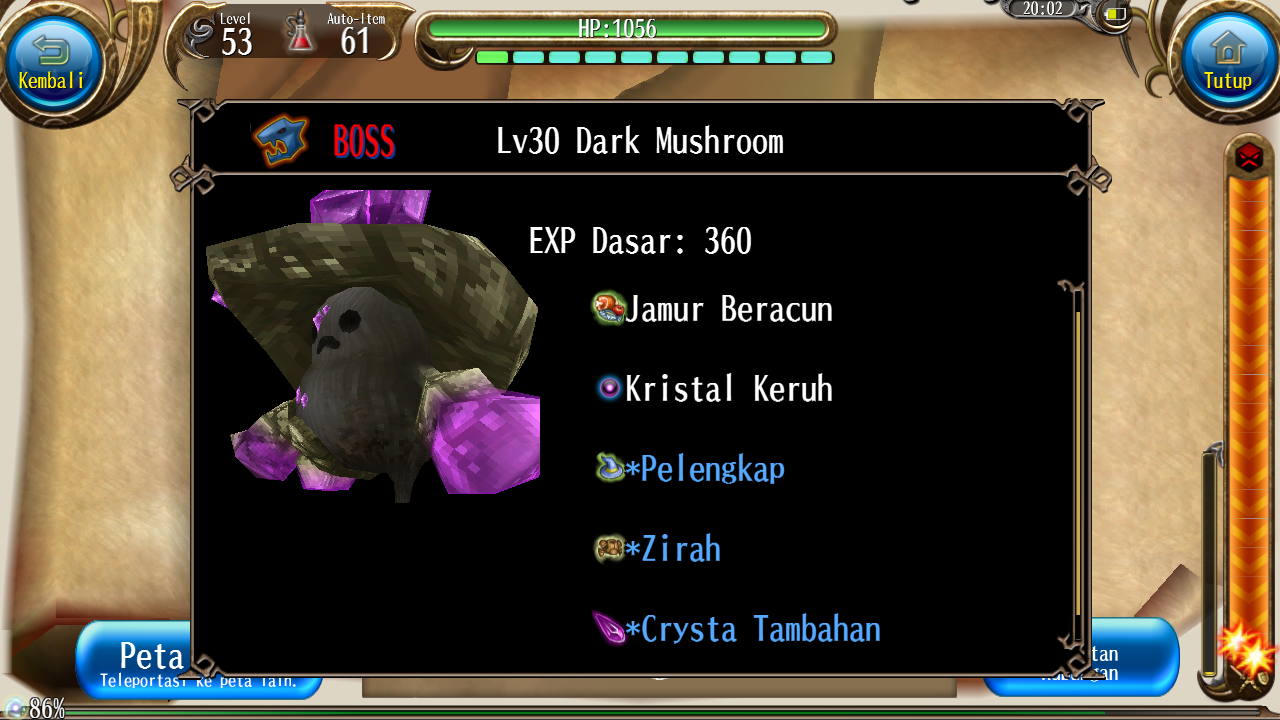This screenshot has height=720, width=1280.
Task: Click the HP:1056 health bar
Action: point(628,31)
